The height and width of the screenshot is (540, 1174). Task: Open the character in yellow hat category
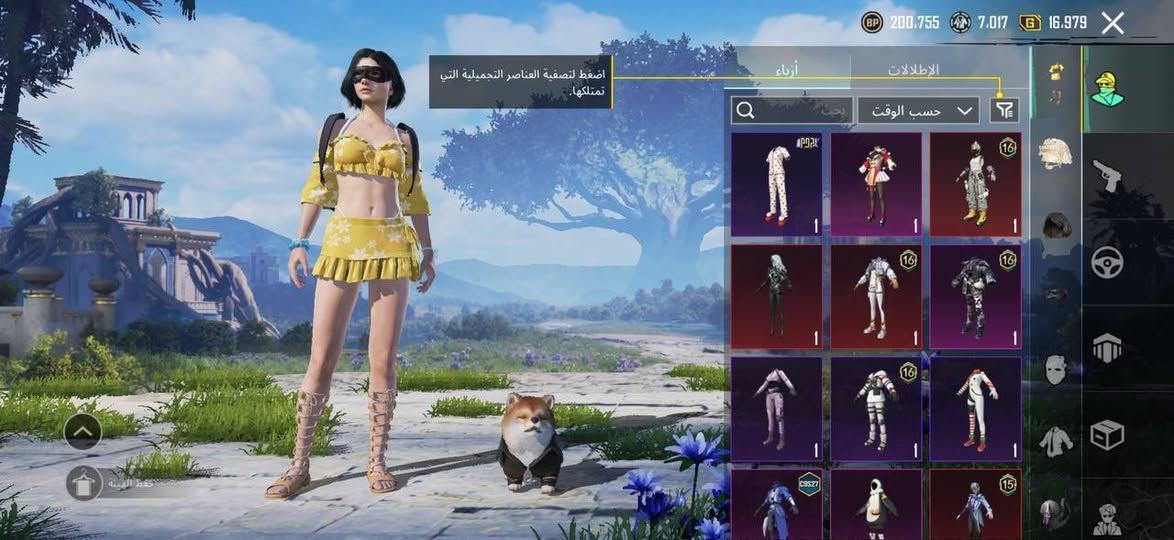coord(1107,89)
